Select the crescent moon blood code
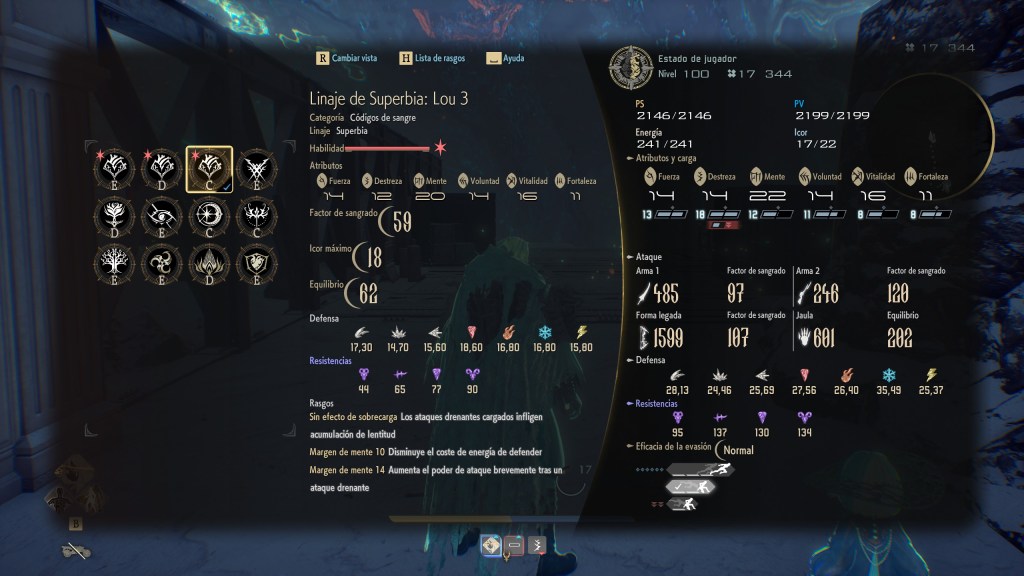Image resolution: width=1024 pixels, height=576 pixels. pyautogui.click(x=209, y=215)
